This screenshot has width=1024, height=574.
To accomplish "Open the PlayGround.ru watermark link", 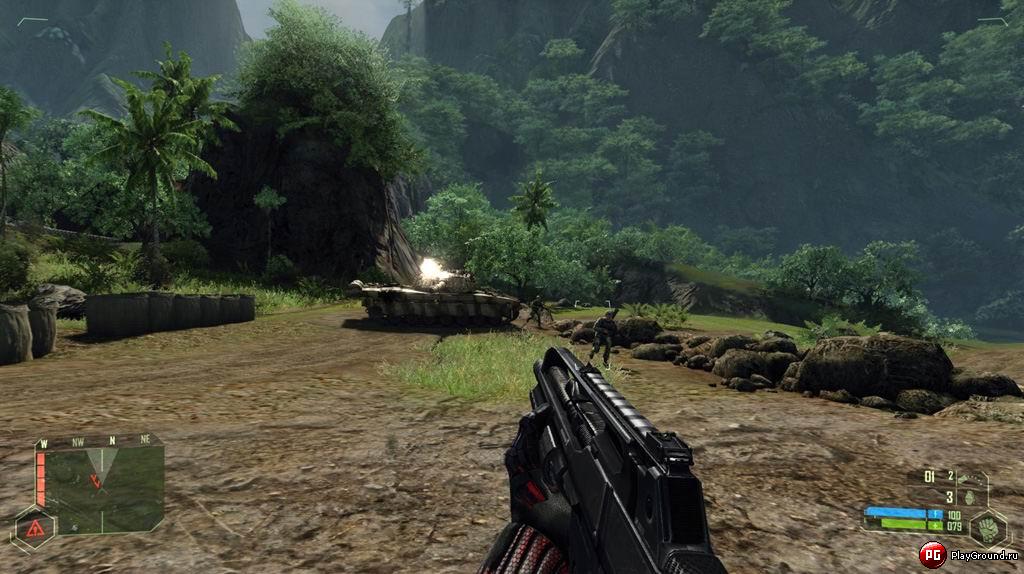I will (968, 555).
